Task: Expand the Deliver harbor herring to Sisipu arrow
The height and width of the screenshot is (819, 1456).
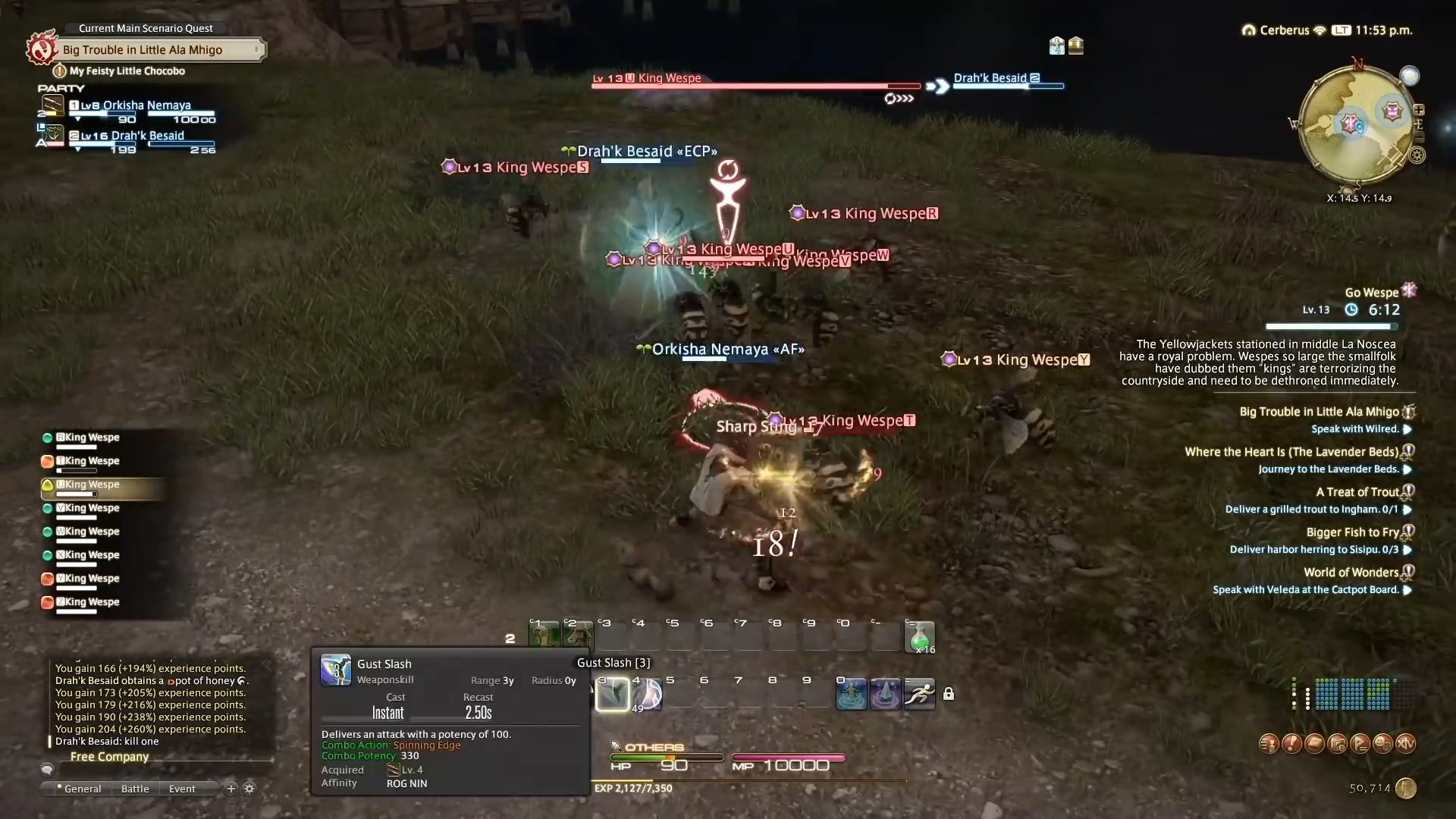Action: [1408, 550]
